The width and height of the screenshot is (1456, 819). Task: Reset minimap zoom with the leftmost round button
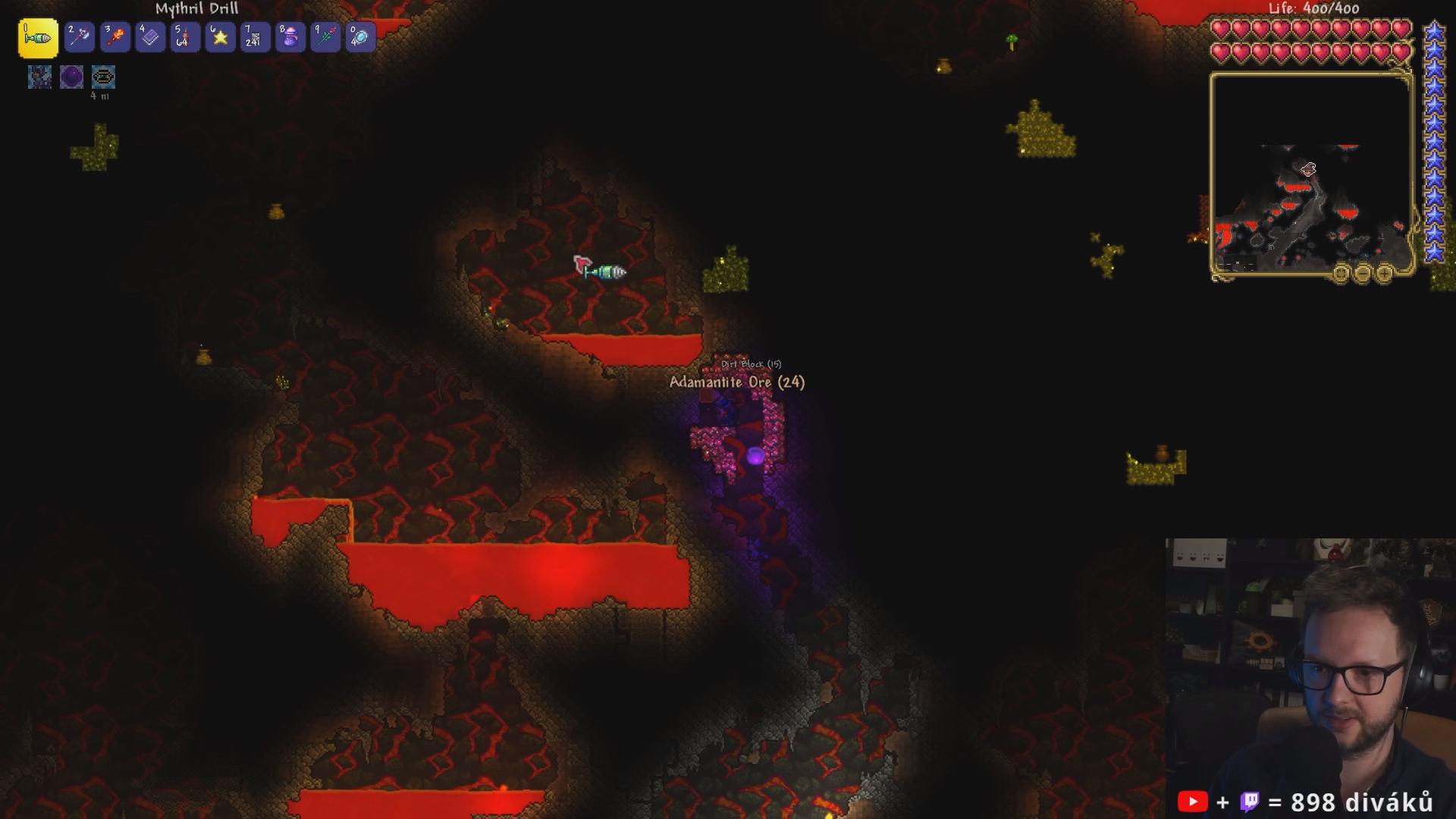point(1341,273)
